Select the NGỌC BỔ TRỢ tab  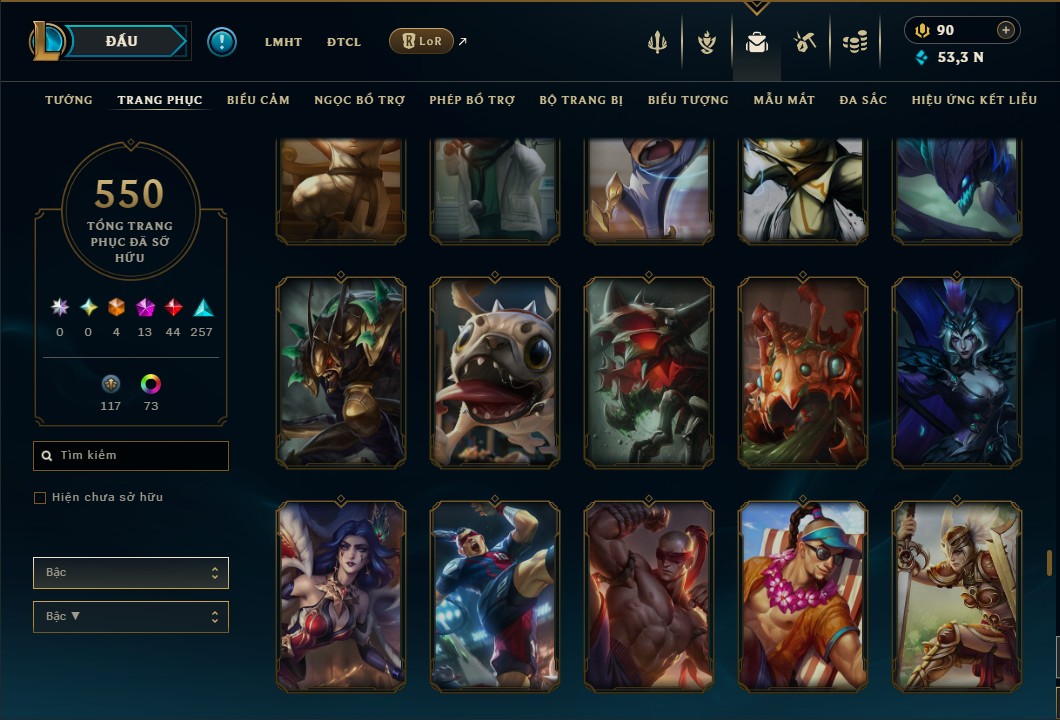359,100
